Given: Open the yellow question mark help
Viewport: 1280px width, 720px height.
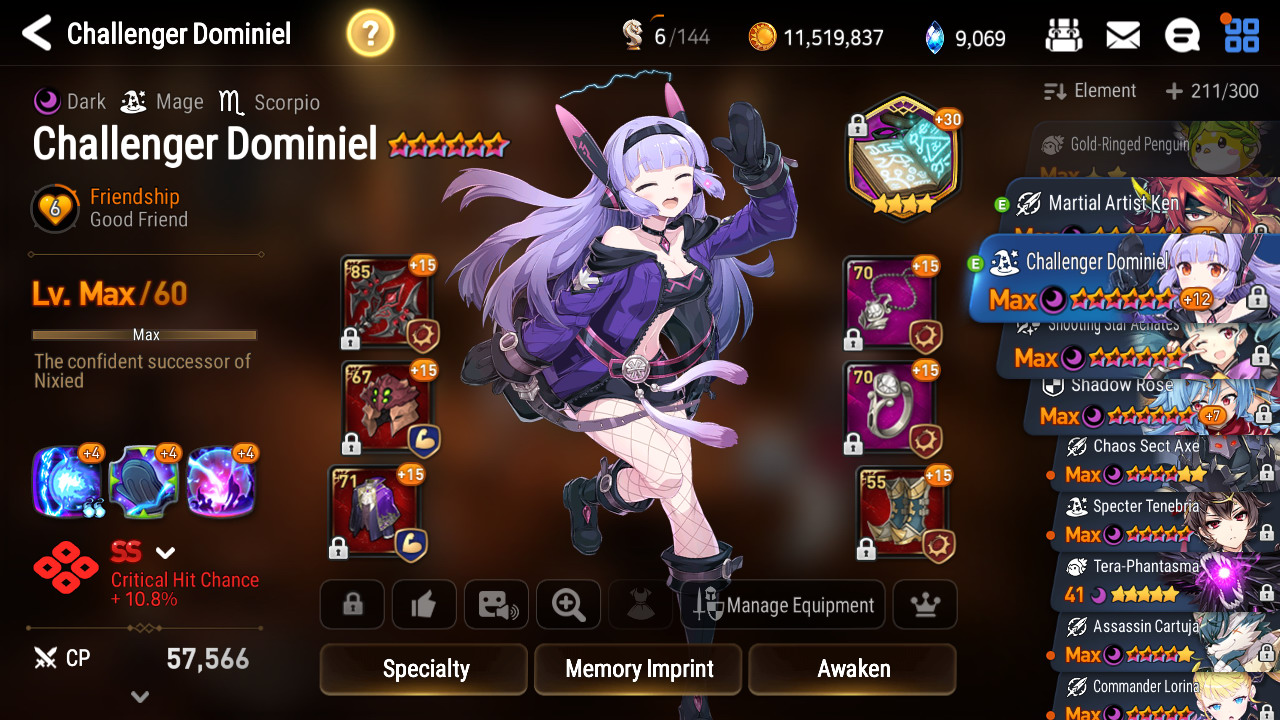Looking at the screenshot, I should coord(370,35).
